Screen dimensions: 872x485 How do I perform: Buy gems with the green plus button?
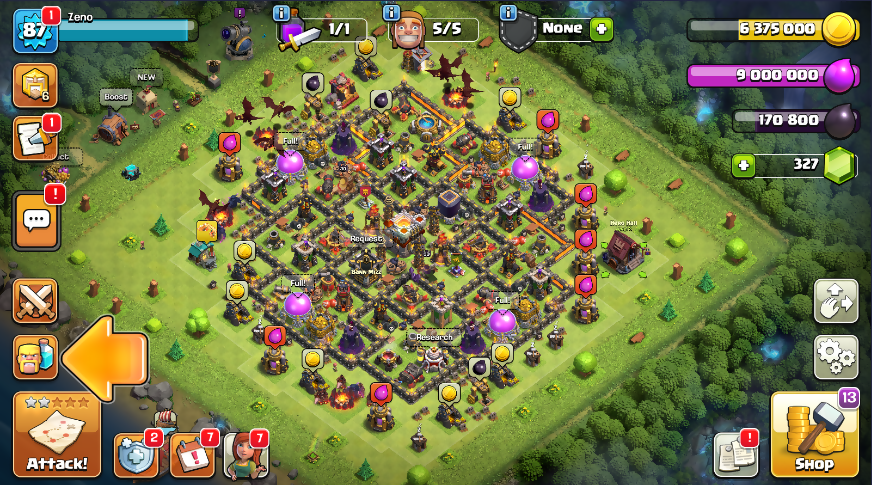click(x=742, y=166)
